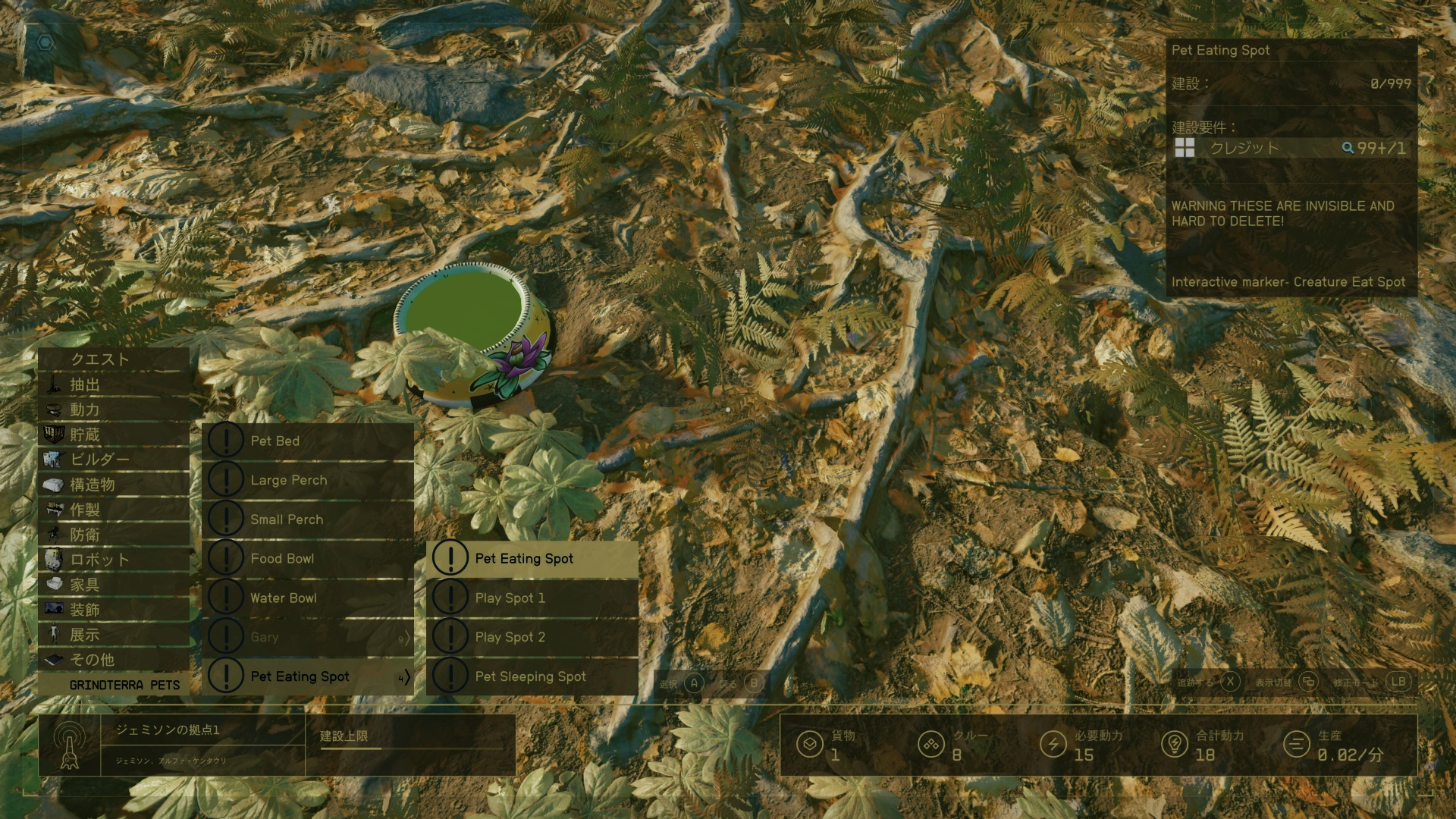The height and width of the screenshot is (819, 1456).
Task: Select the クエスト category
Action: tap(114, 359)
